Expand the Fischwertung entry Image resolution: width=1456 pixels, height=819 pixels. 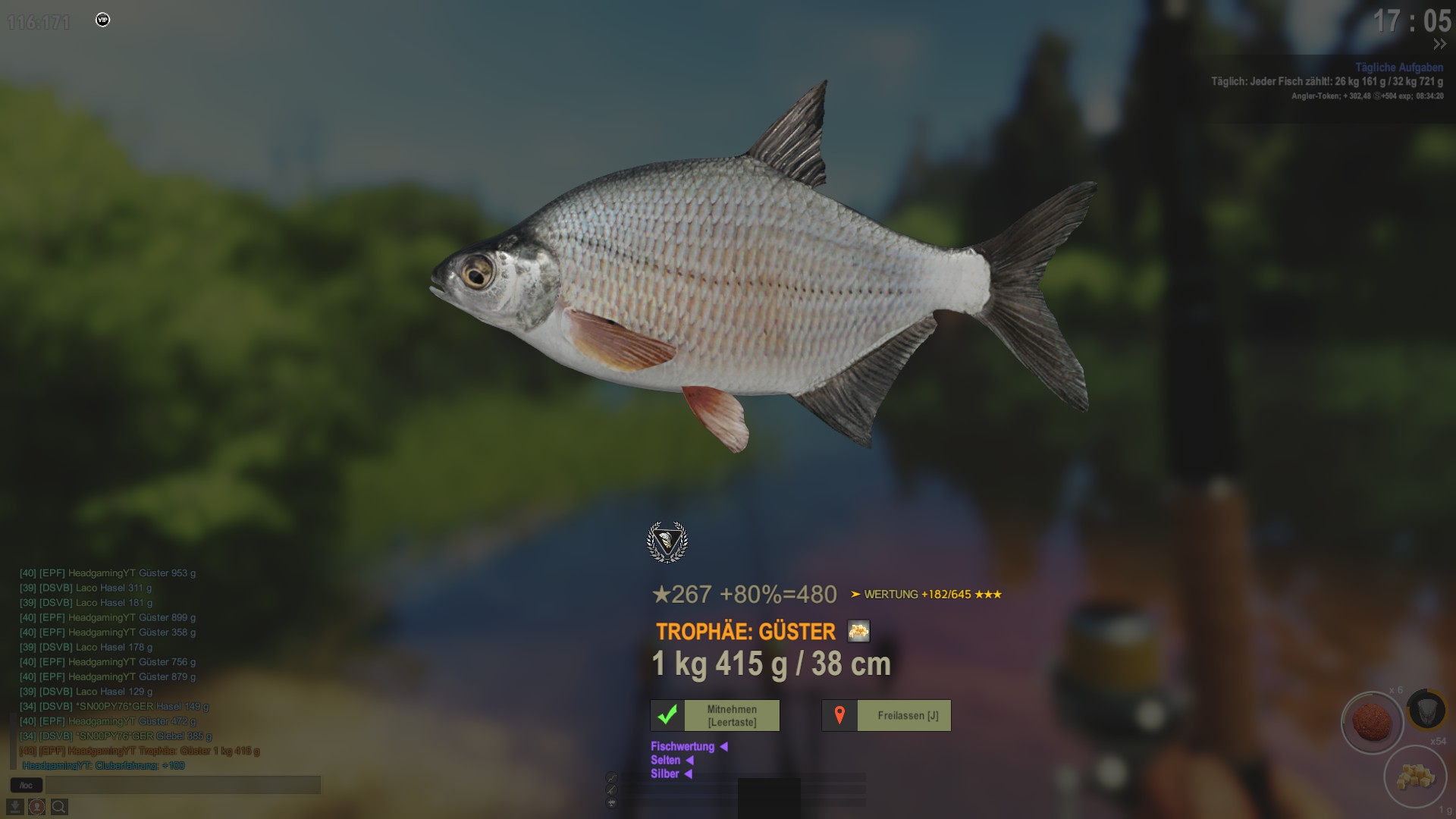(x=689, y=746)
